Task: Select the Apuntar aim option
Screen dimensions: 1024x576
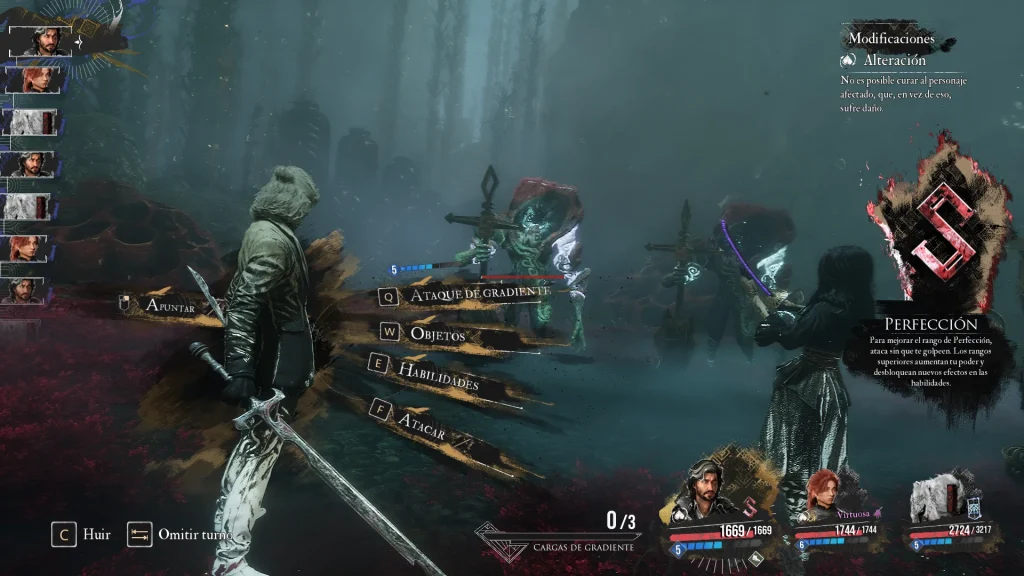Action: point(168,305)
